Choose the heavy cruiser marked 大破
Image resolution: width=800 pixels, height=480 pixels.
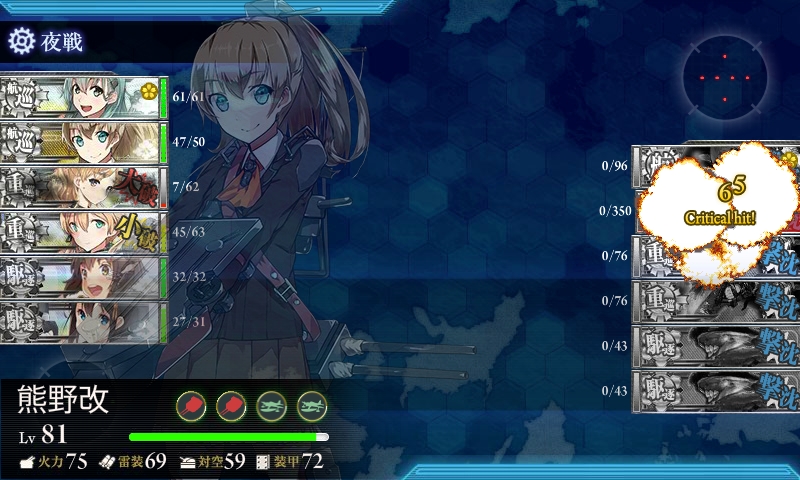tap(80, 187)
